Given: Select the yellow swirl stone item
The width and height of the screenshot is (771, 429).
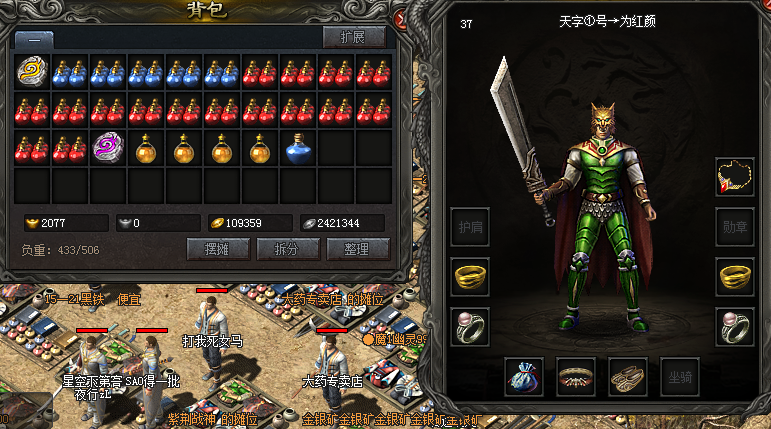Looking at the screenshot, I should [x=33, y=73].
